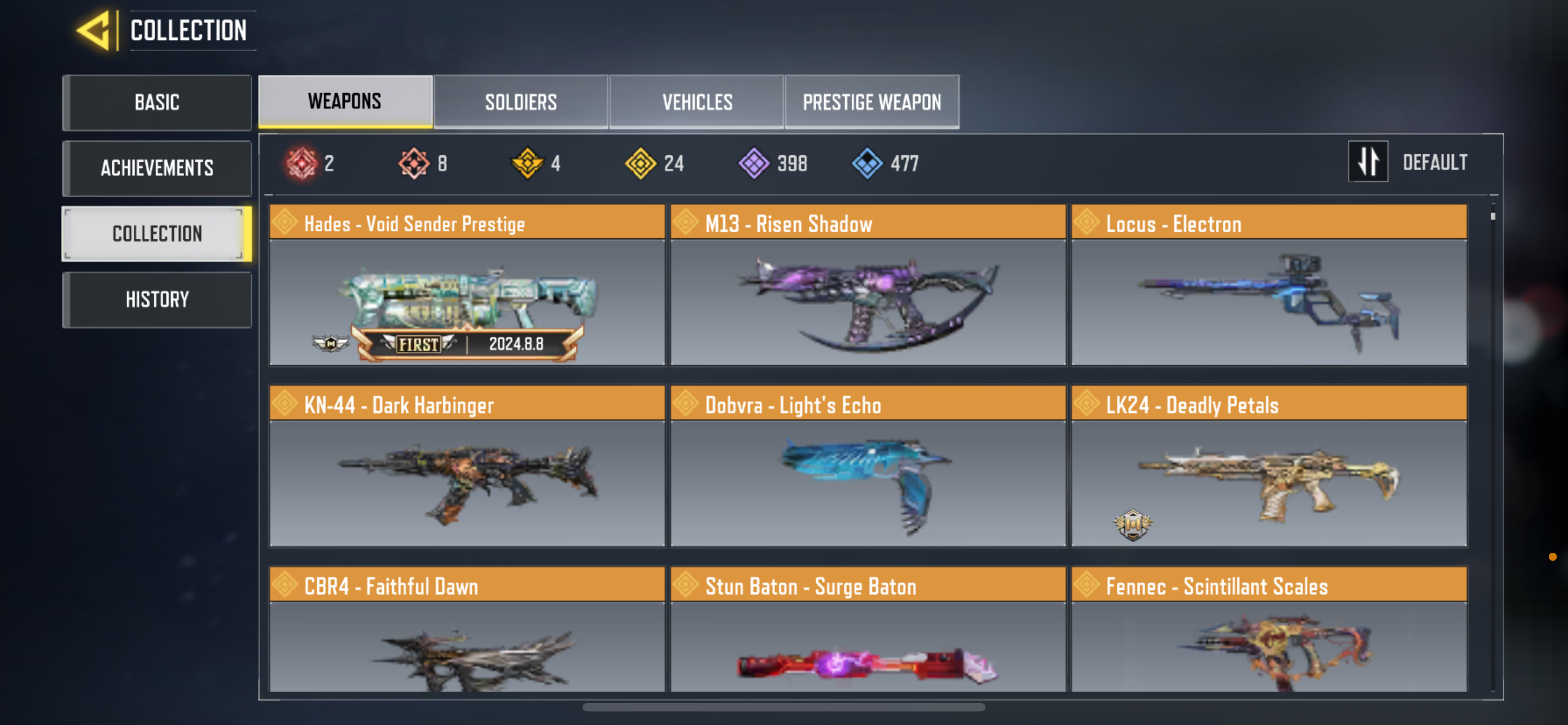Switch to the Prestige Weapon tab
The height and width of the screenshot is (725, 1568).
point(872,102)
